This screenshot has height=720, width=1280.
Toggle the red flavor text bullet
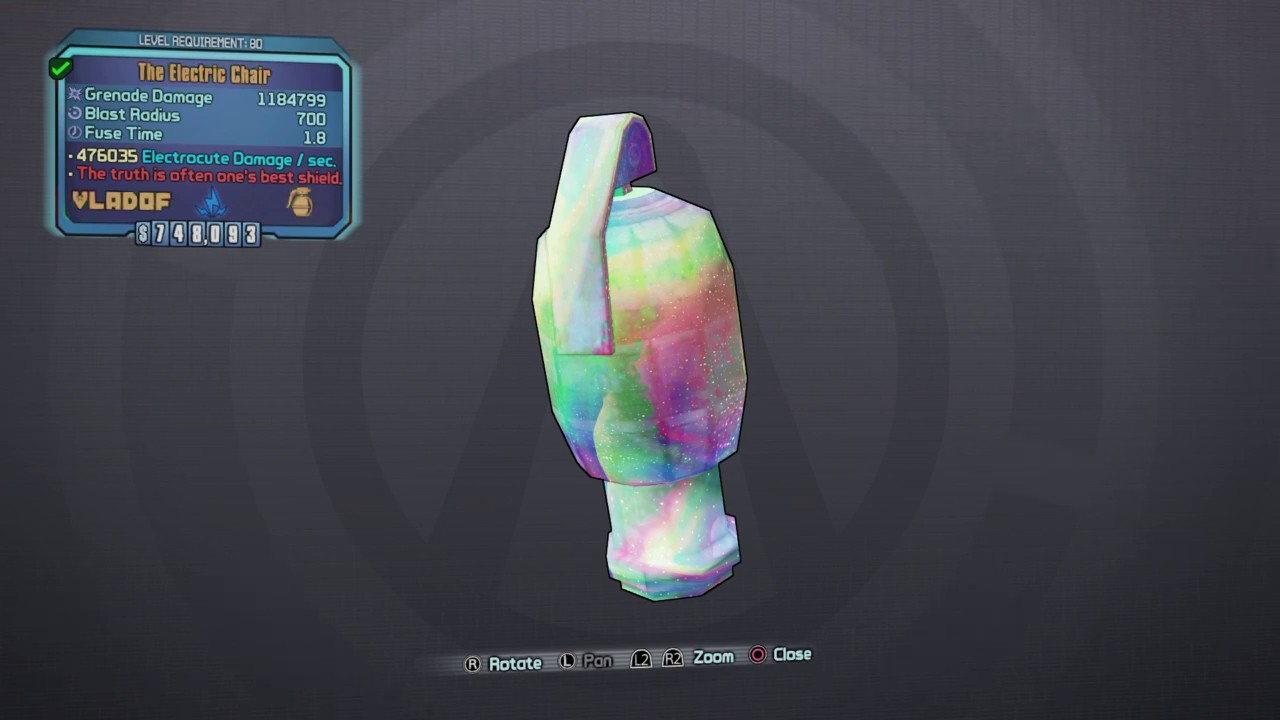pyautogui.click(x=69, y=176)
